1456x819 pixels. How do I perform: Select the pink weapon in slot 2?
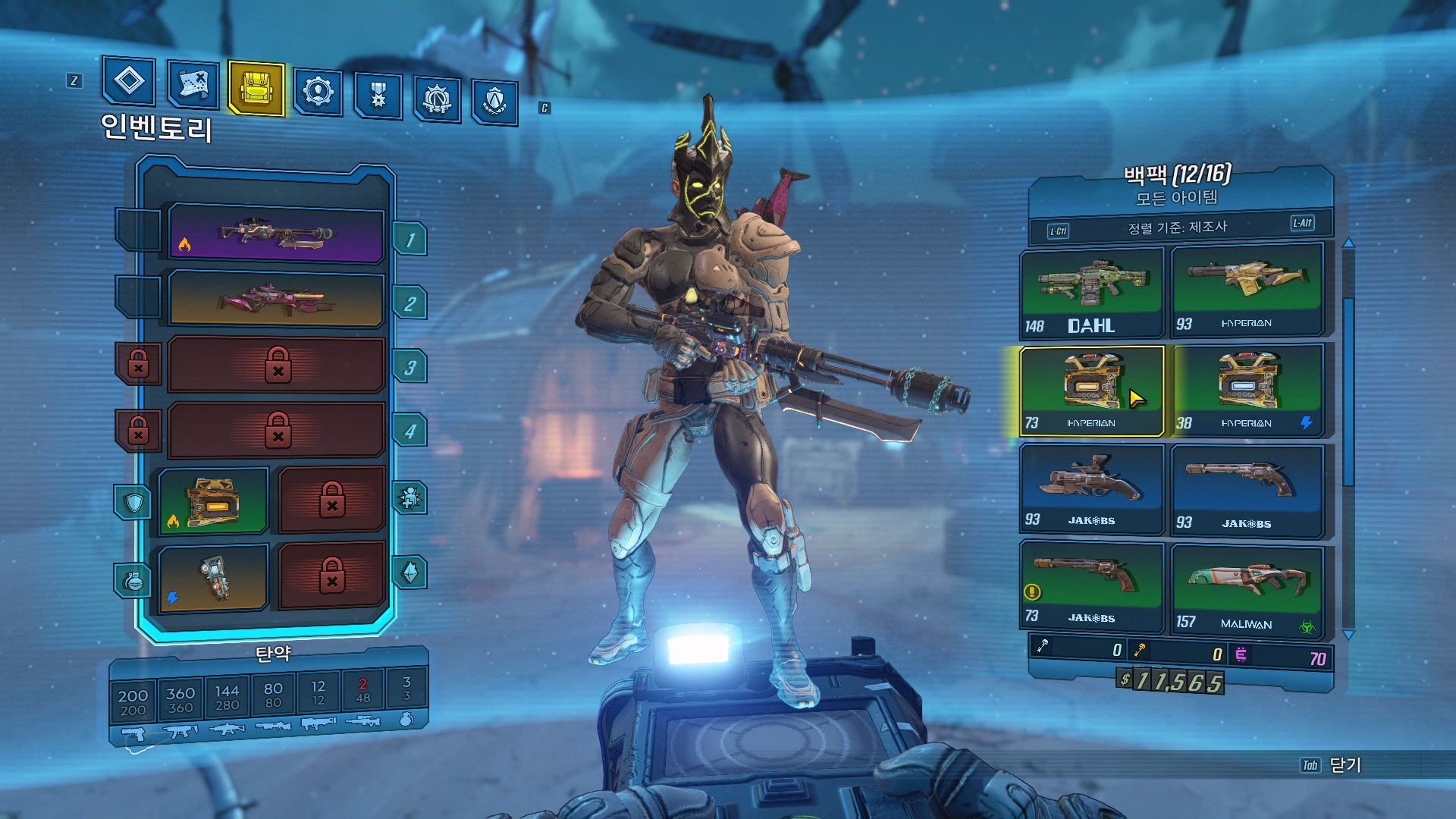click(276, 299)
